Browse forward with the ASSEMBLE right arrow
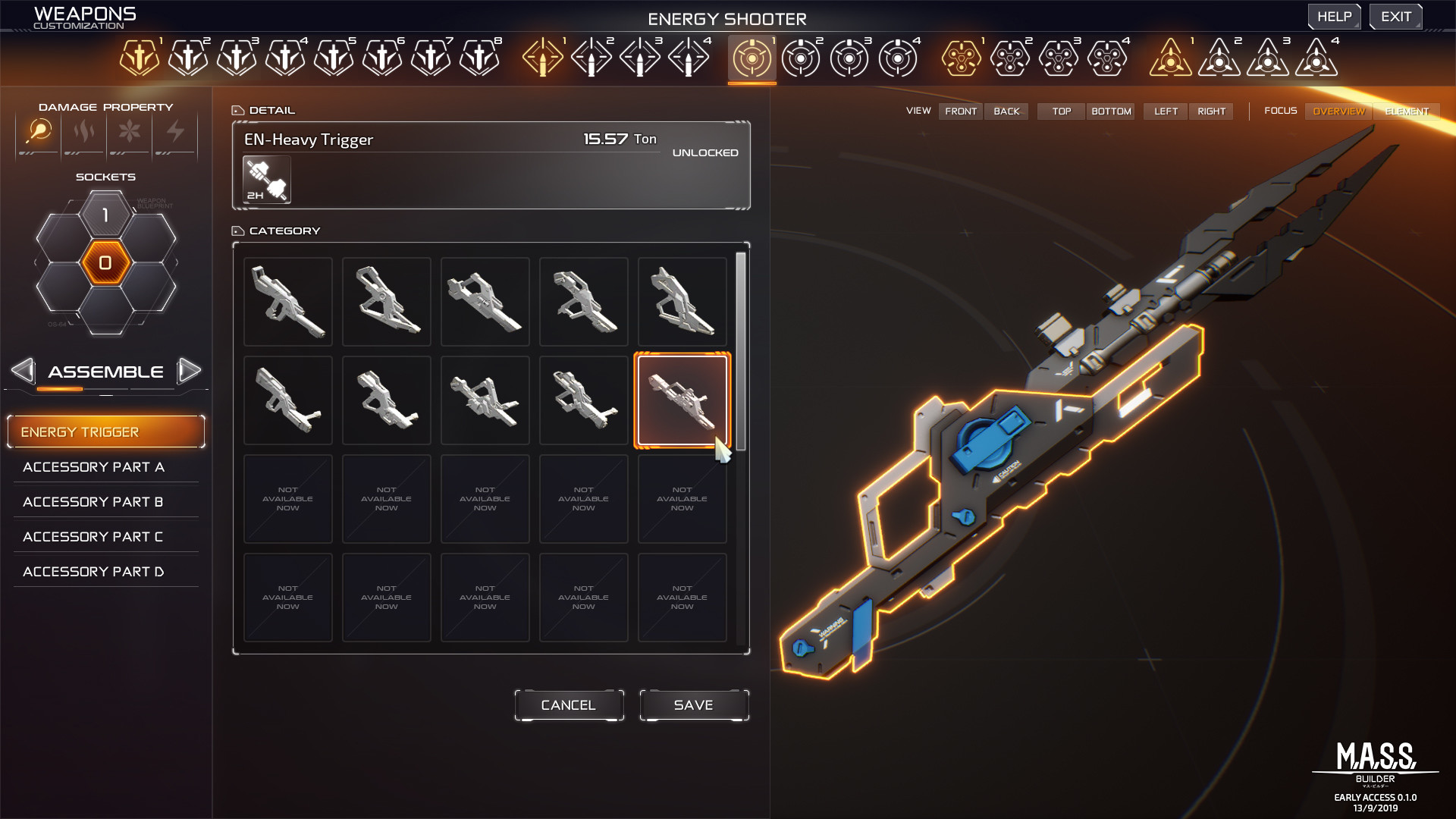Screen dimensions: 1456x819 (x=190, y=371)
